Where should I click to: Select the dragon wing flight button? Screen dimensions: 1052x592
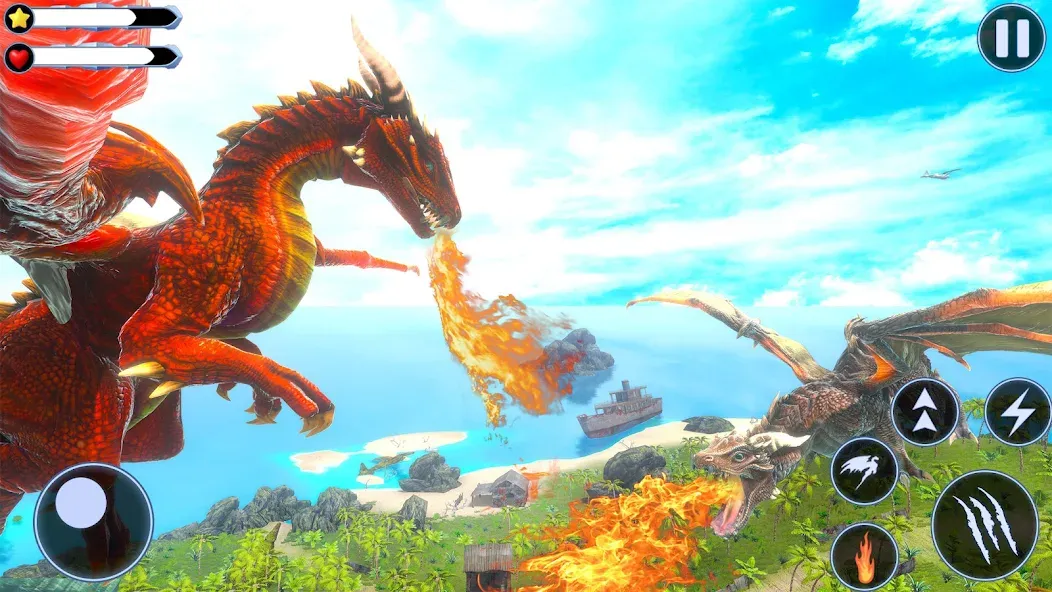864,471
